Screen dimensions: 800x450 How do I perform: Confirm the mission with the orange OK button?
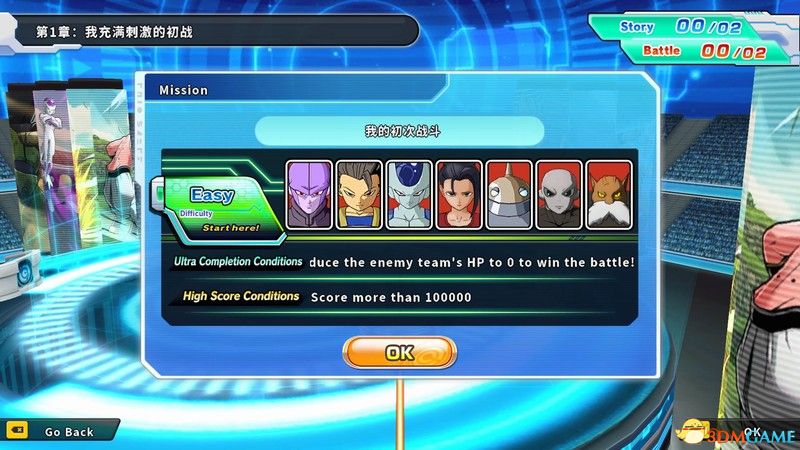click(399, 352)
